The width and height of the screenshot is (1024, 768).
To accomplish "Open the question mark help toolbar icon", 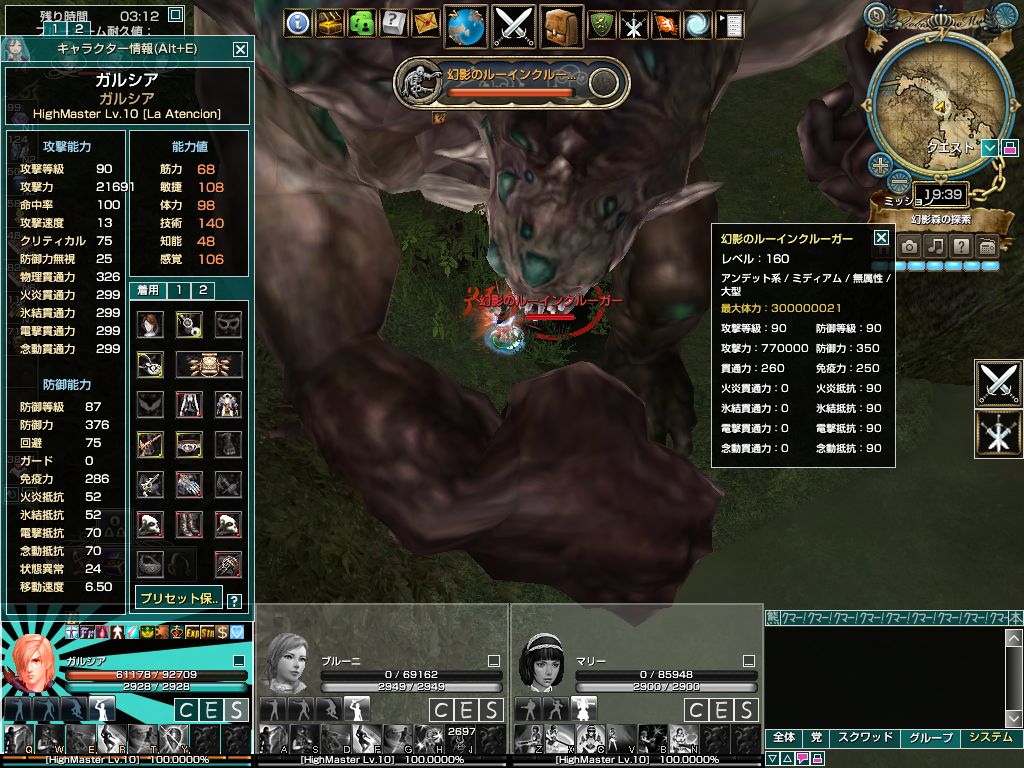I will tap(394, 23).
